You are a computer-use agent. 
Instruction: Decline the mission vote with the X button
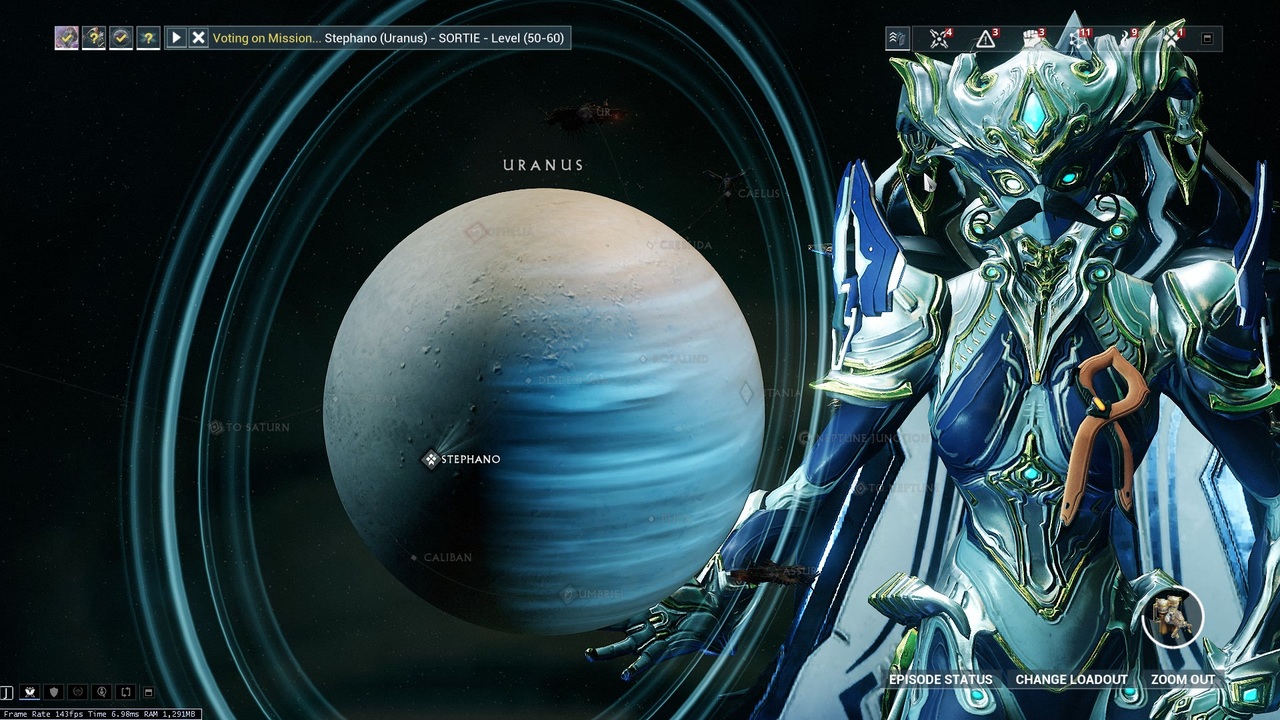point(198,38)
